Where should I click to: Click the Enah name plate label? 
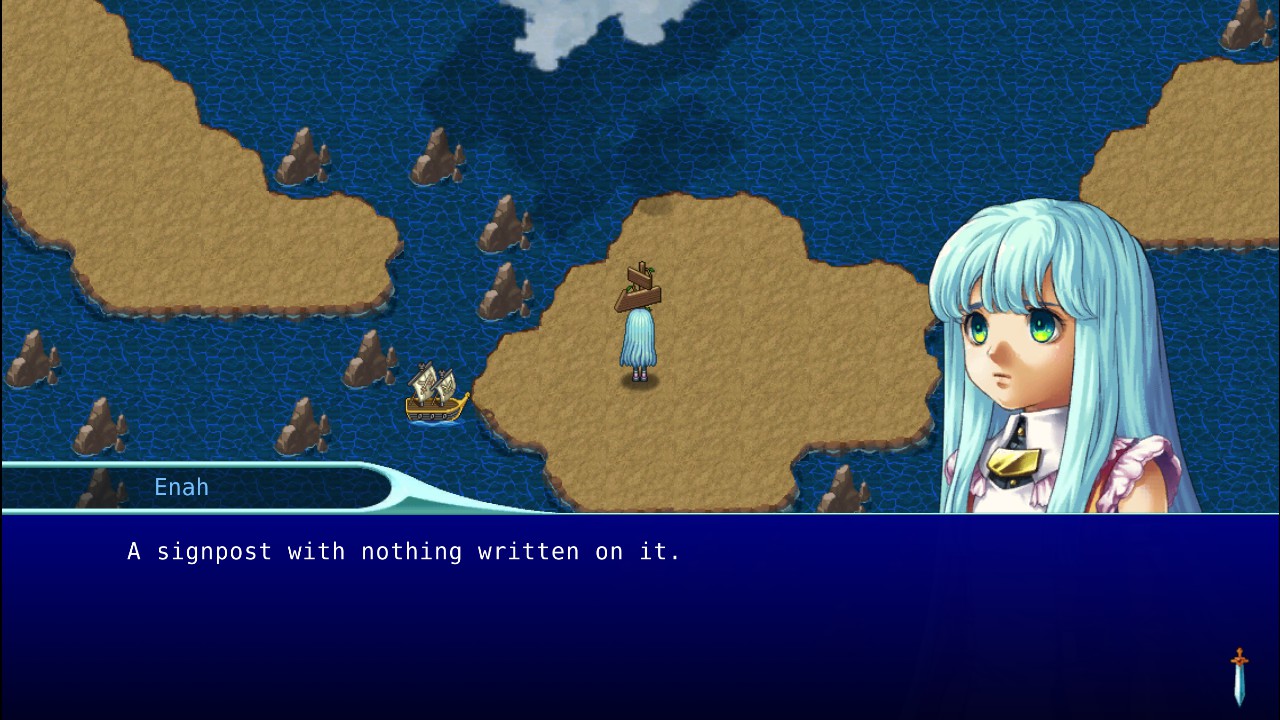point(181,487)
